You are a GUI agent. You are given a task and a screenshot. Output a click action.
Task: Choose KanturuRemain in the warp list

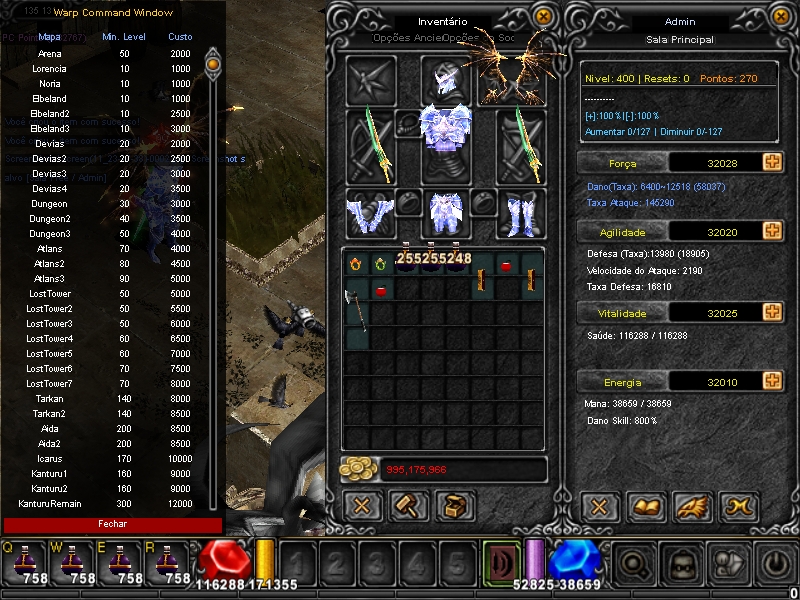(49, 504)
